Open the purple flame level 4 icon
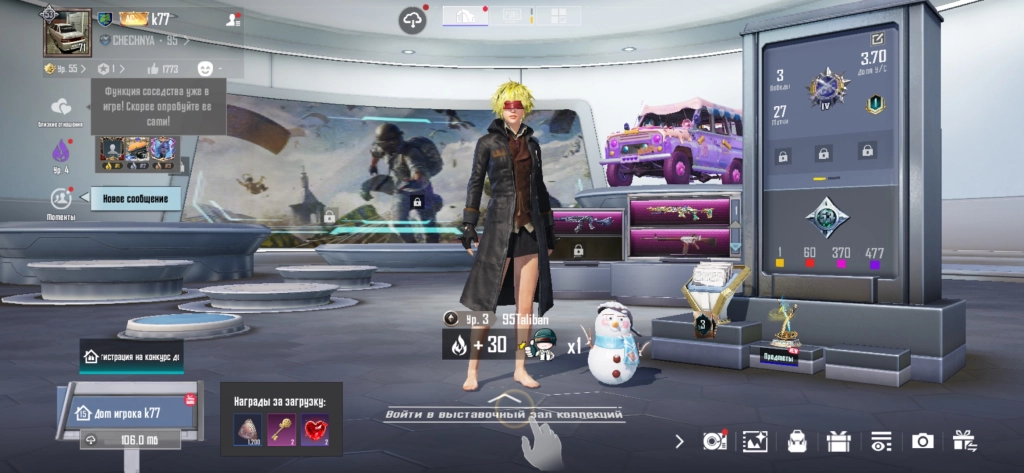The height and width of the screenshot is (473, 1024). [x=61, y=152]
